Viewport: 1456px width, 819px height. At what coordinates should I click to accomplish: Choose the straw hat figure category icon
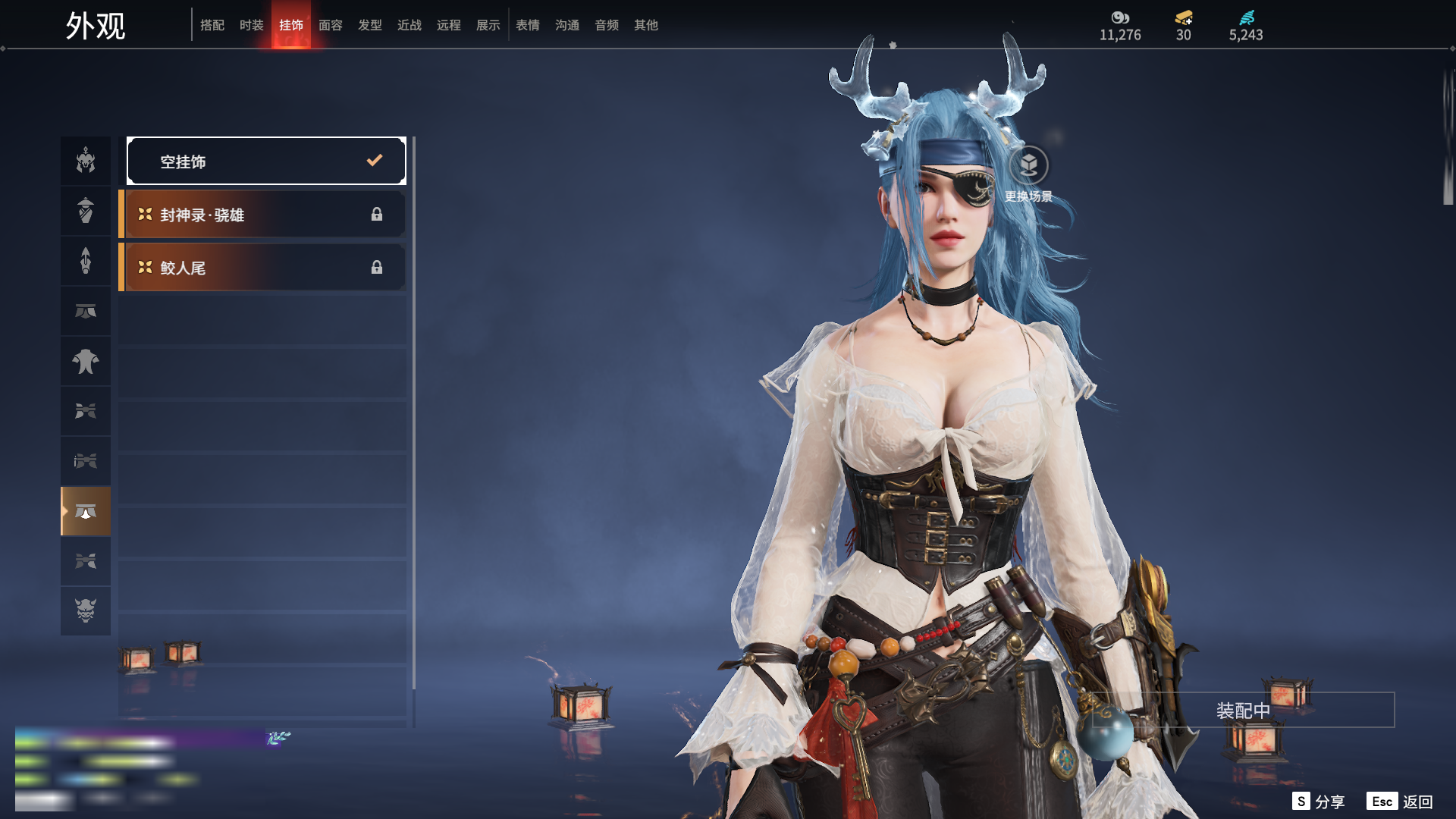(86, 211)
